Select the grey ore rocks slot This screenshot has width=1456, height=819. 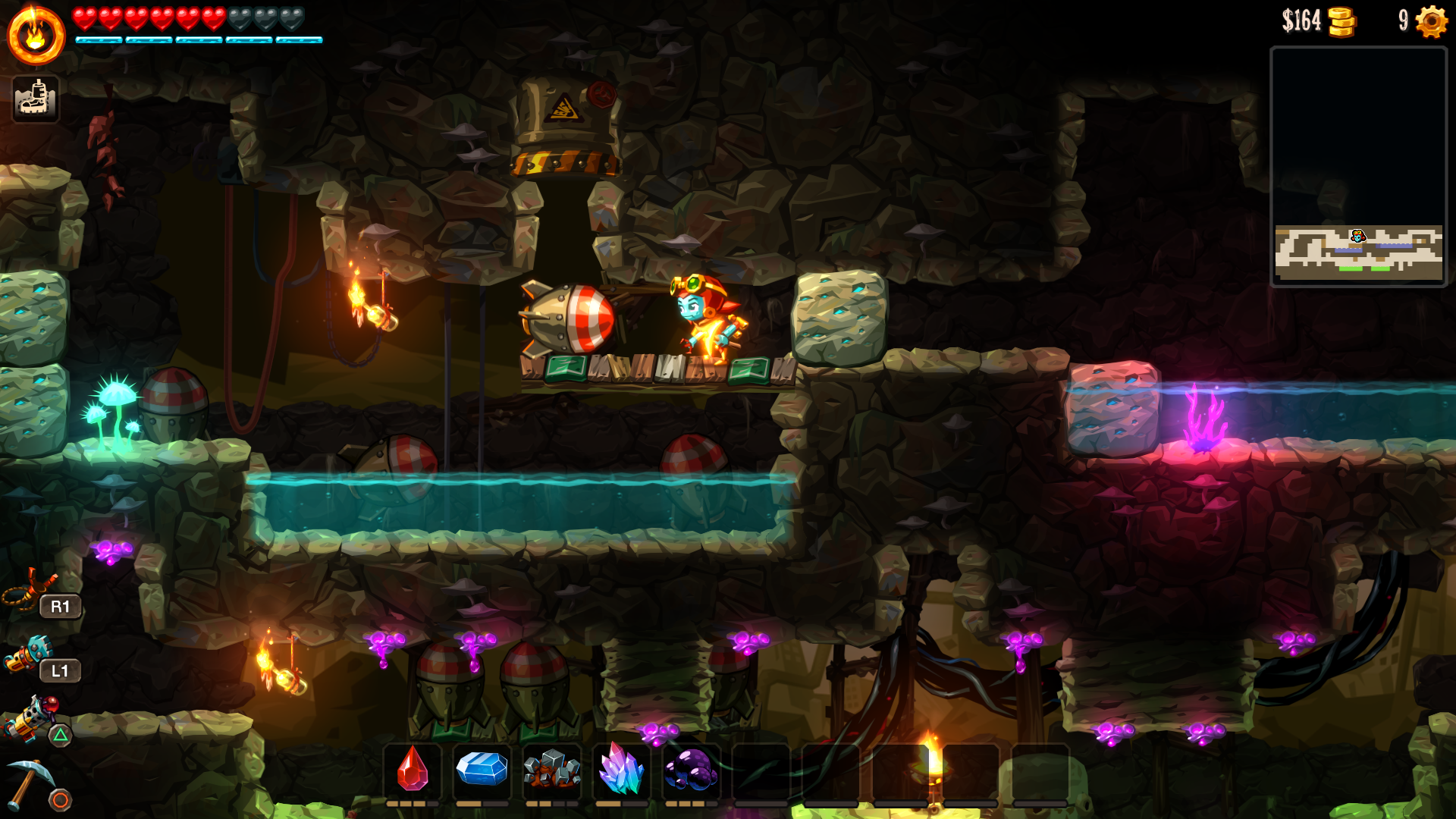tap(552, 770)
